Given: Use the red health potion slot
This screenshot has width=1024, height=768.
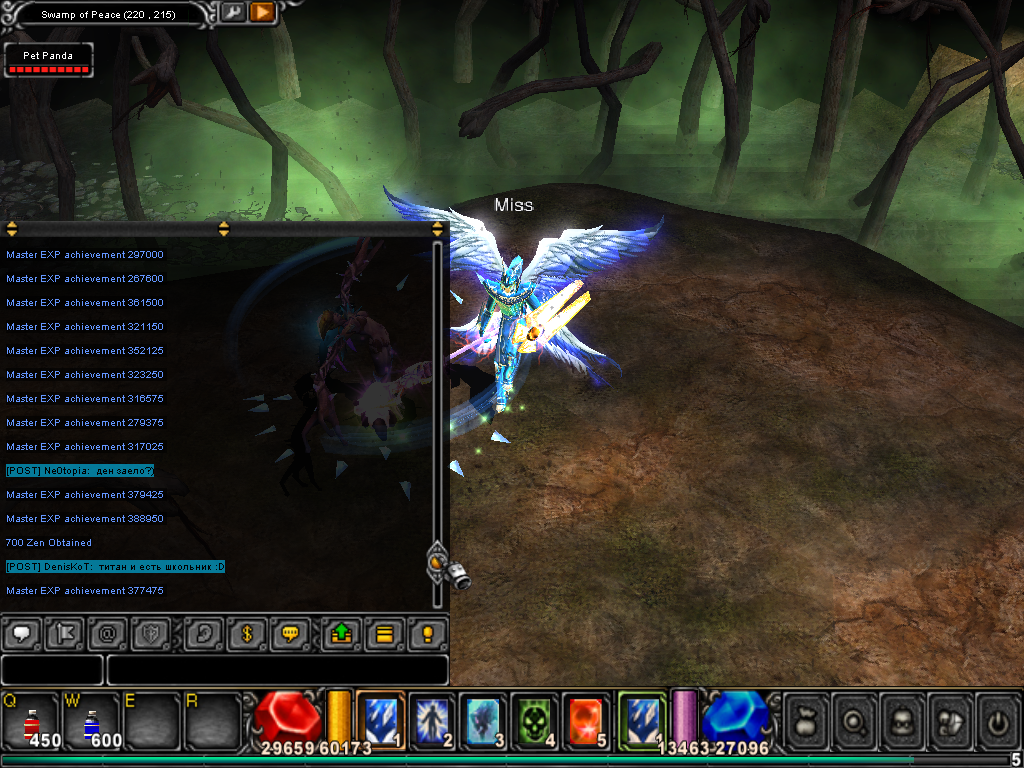Looking at the screenshot, I should click(31, 720).
